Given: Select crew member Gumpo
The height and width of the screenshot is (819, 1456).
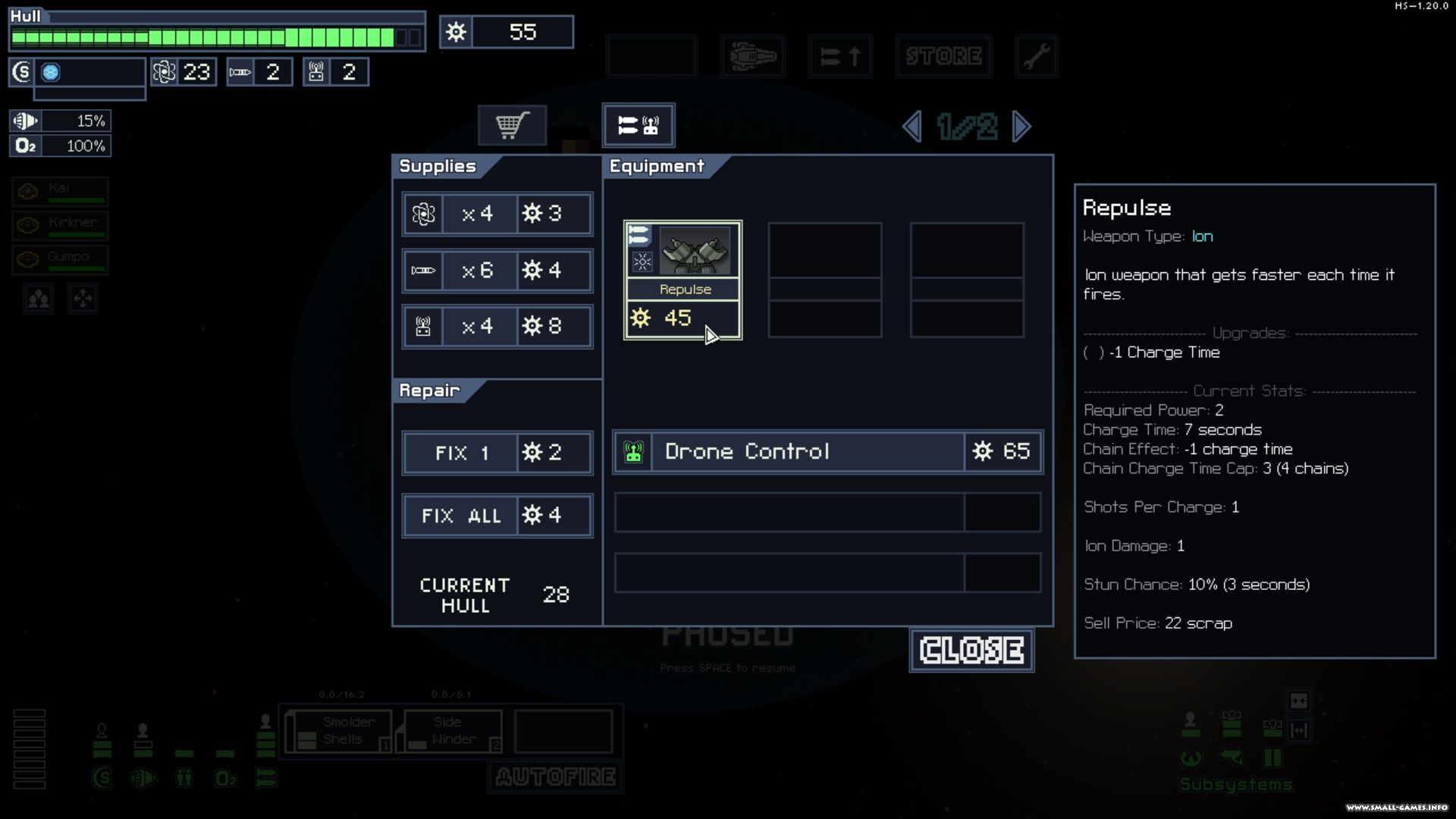Looking at the screenshot, I should coord(60,259).
